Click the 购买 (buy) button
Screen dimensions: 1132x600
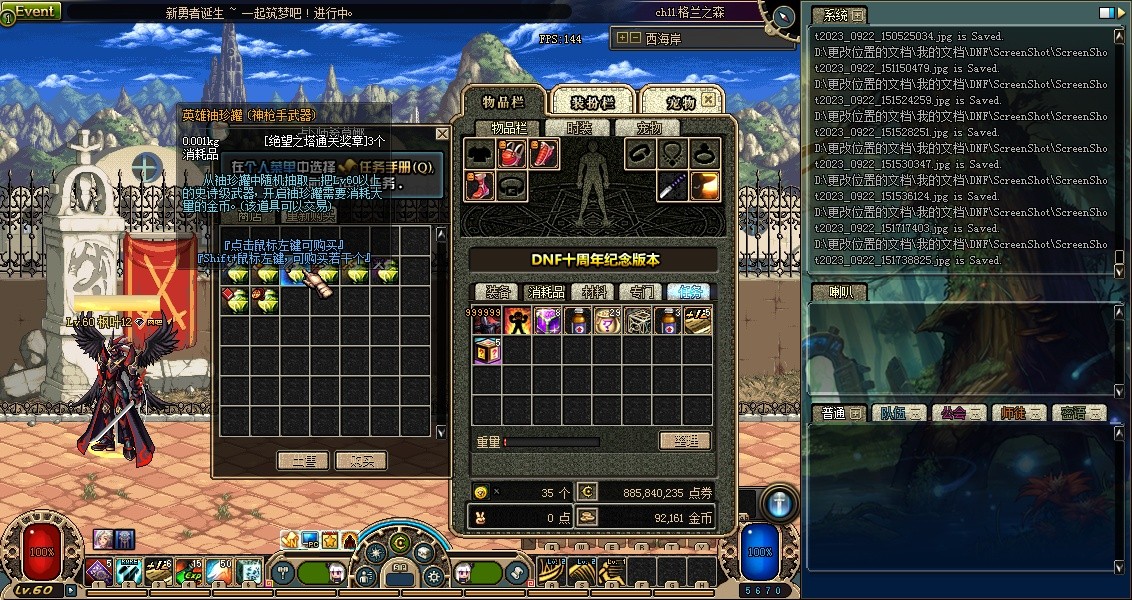(x=361, y=461)
